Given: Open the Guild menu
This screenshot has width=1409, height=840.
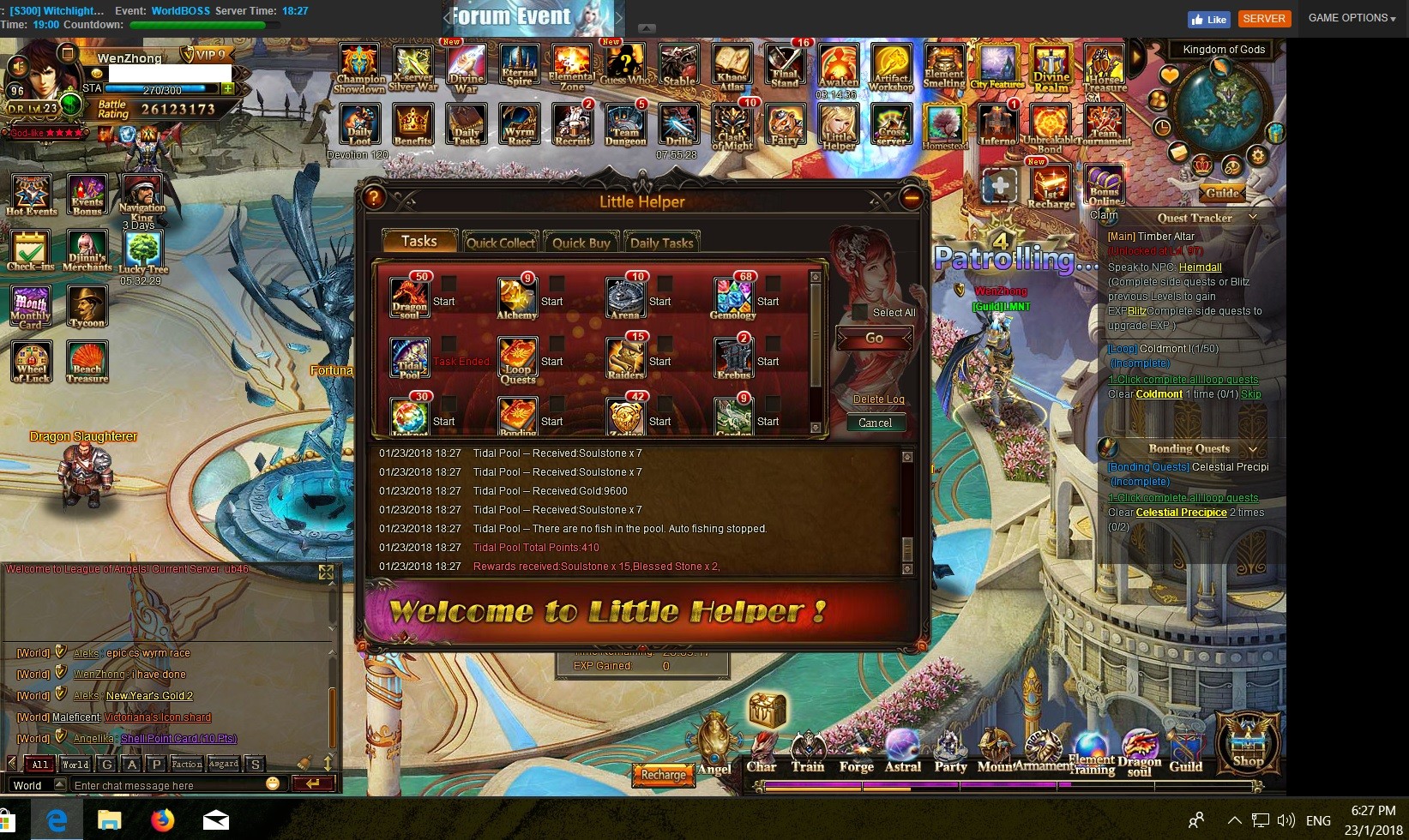Looking at the screenshot, I should (1185, 751).
